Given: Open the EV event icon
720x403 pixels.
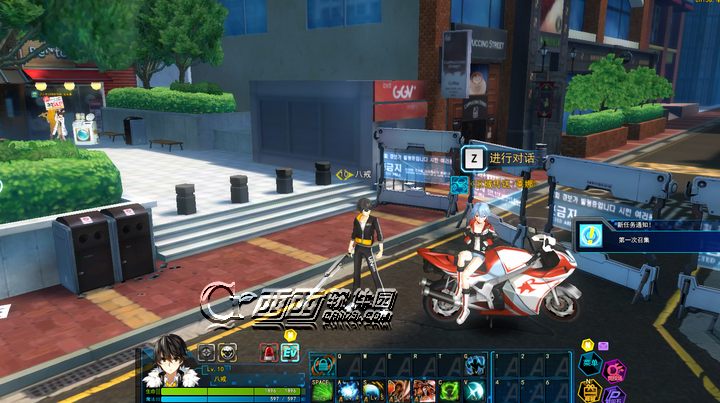Looking at the screenshot, I should [290, 352].
